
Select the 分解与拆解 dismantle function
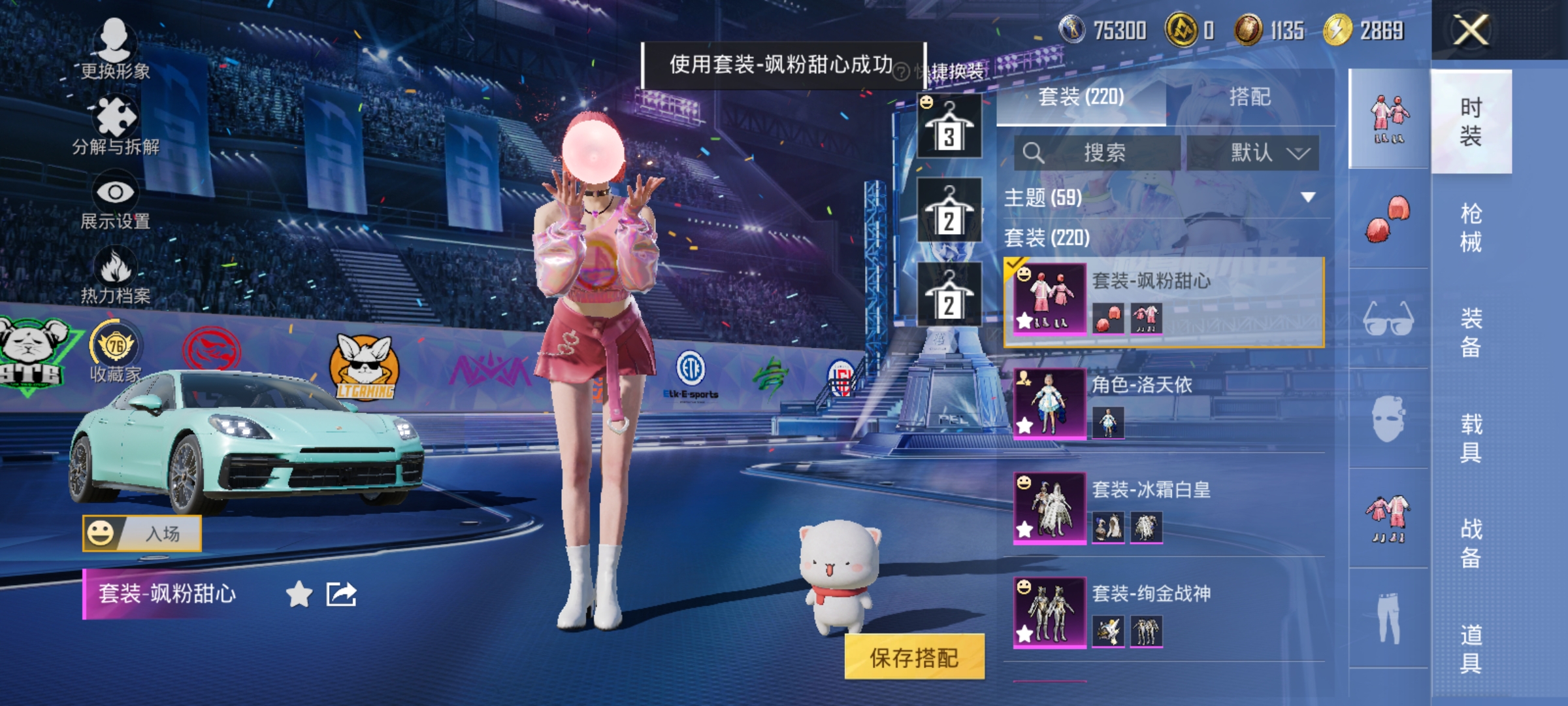(x=115, y=118)
